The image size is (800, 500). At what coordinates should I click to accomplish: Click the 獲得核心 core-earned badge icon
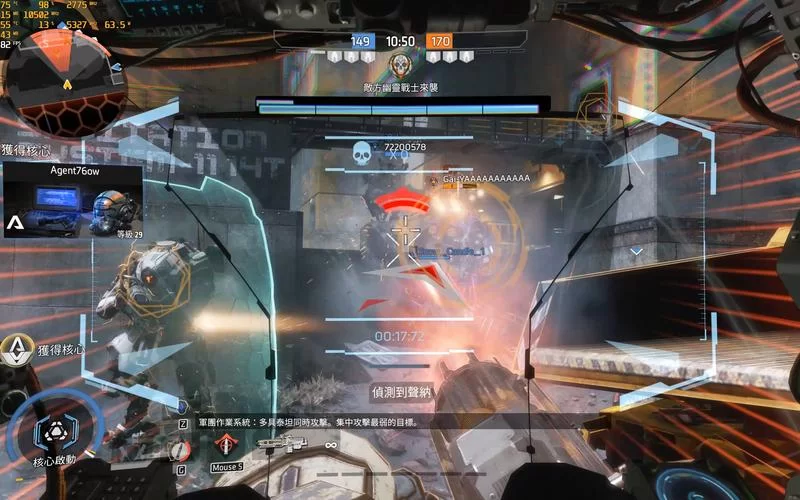(x=15, y=349)
